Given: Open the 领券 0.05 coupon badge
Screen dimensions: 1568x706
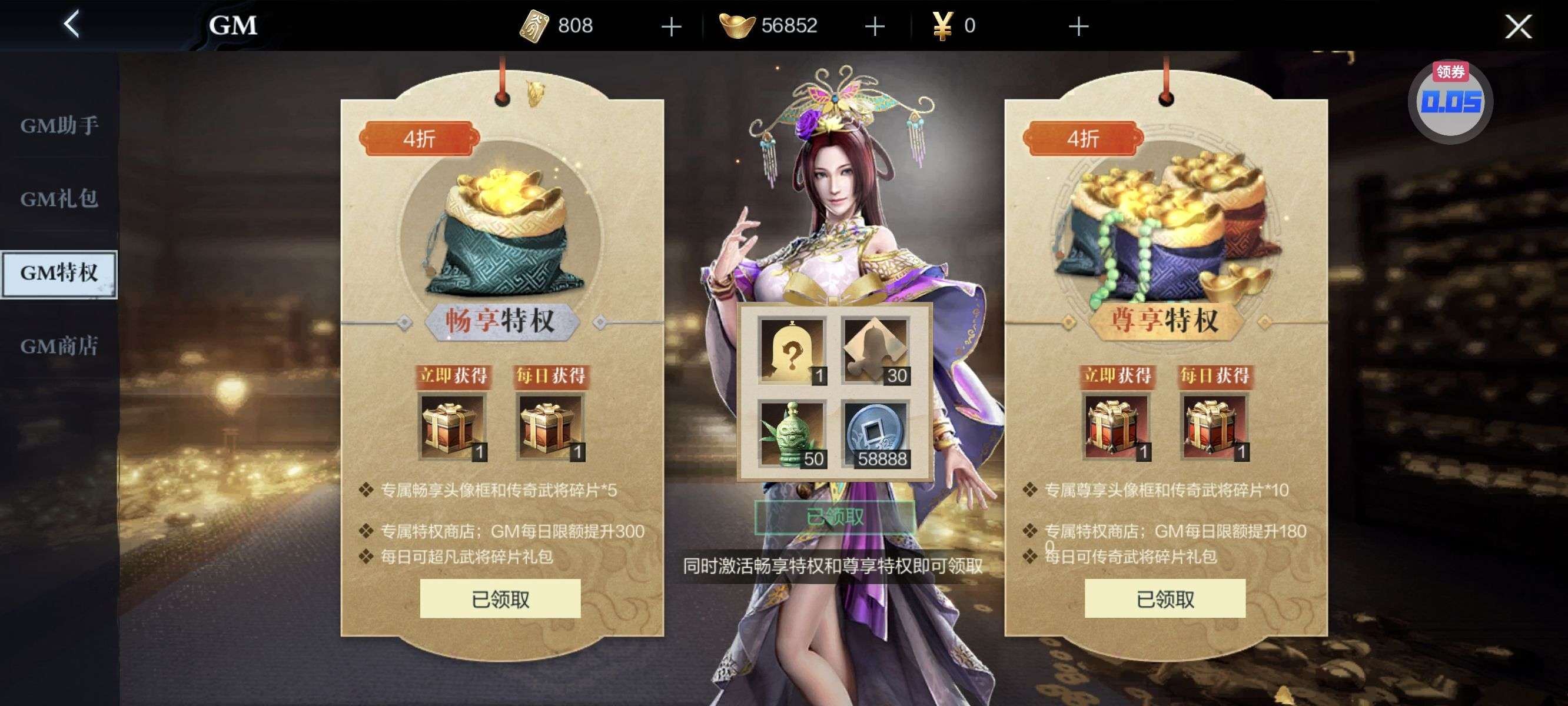Looking at the screenshot, I should pyautogui.click(x=1450, y=102).
